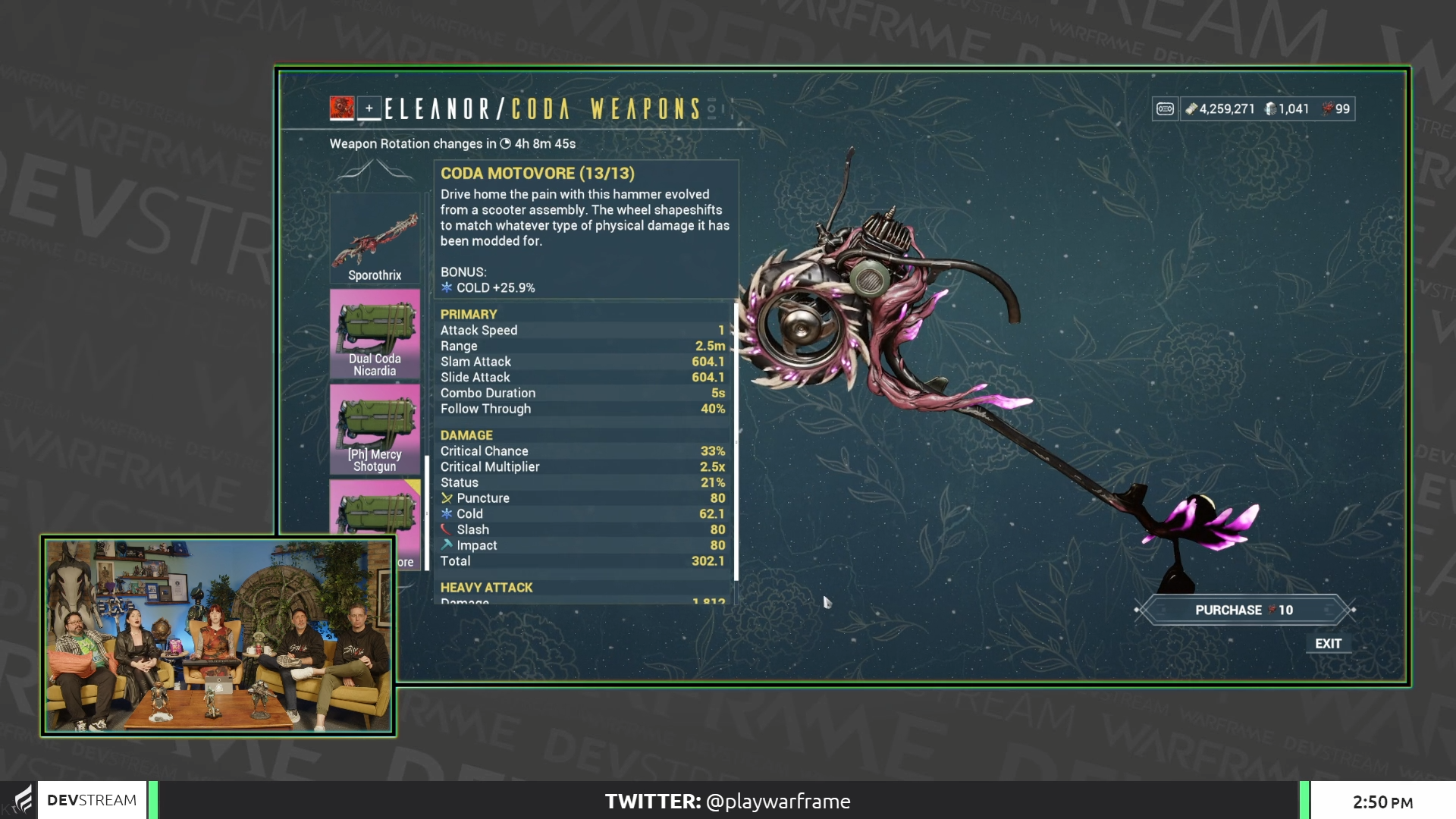The image size is (1456, 819).
Task: Click the clock icon in rotation timer
Action: click(x=507, y=143)
